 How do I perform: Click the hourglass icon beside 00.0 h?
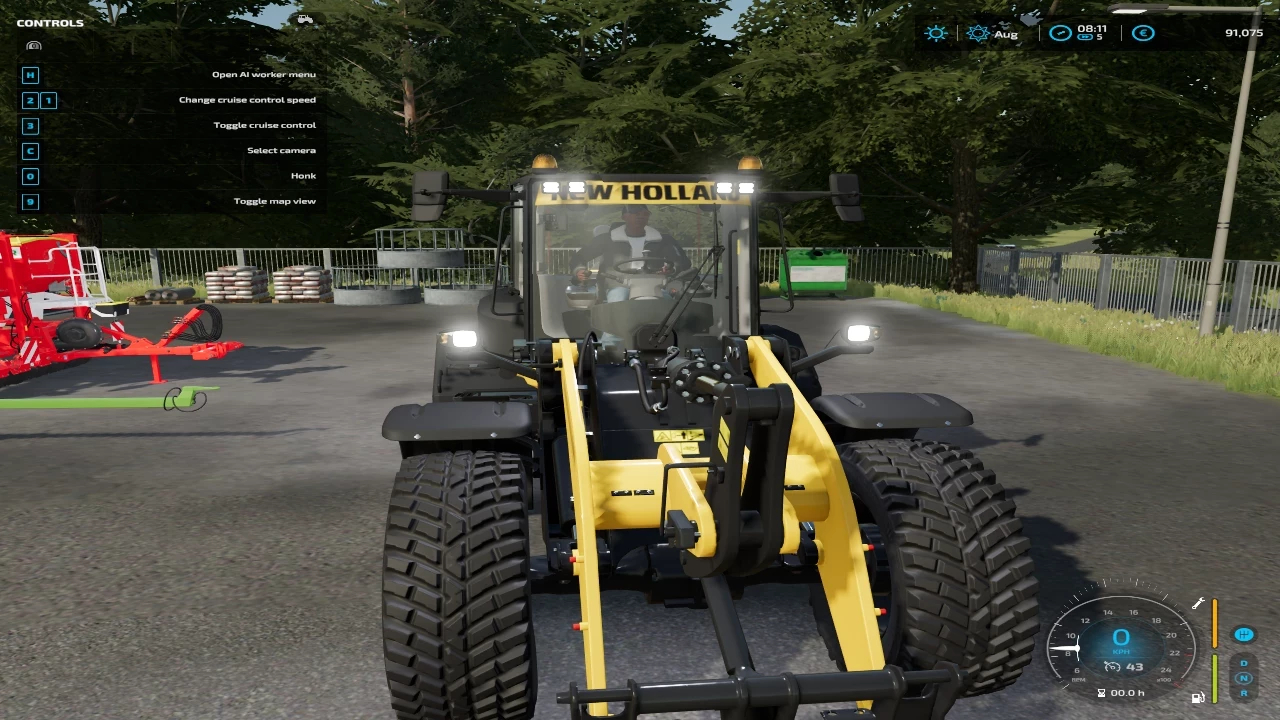click(x=1102, y=692)
